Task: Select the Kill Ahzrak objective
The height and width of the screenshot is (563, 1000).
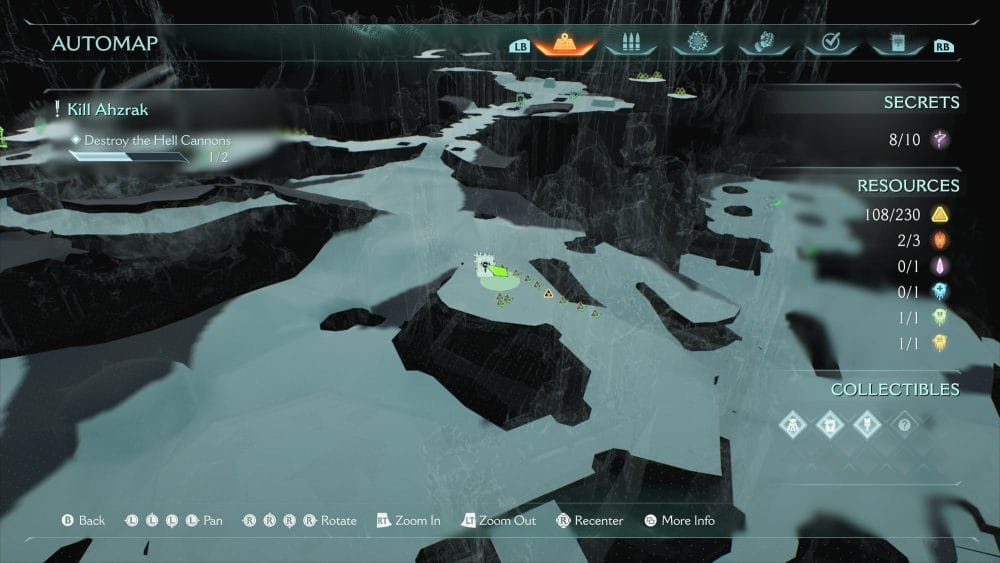Action: (108, 109)
